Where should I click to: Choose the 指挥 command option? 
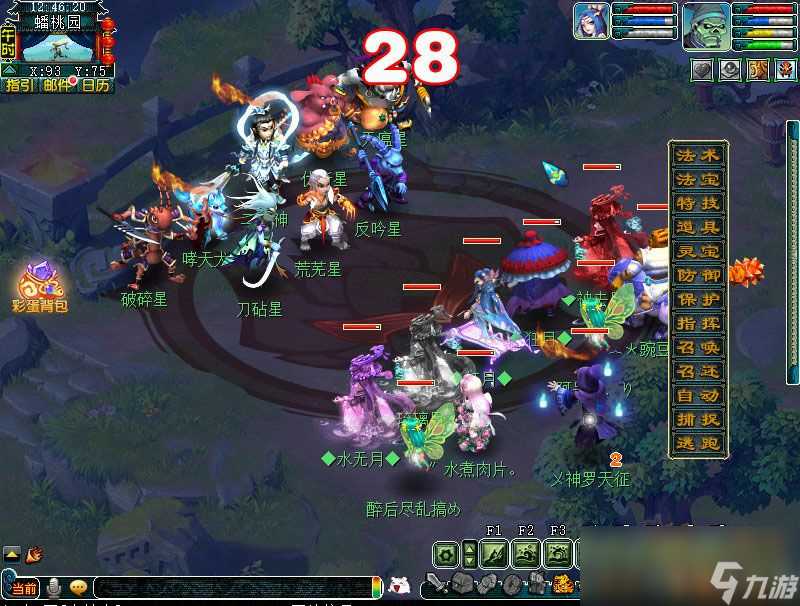(698, 324)
